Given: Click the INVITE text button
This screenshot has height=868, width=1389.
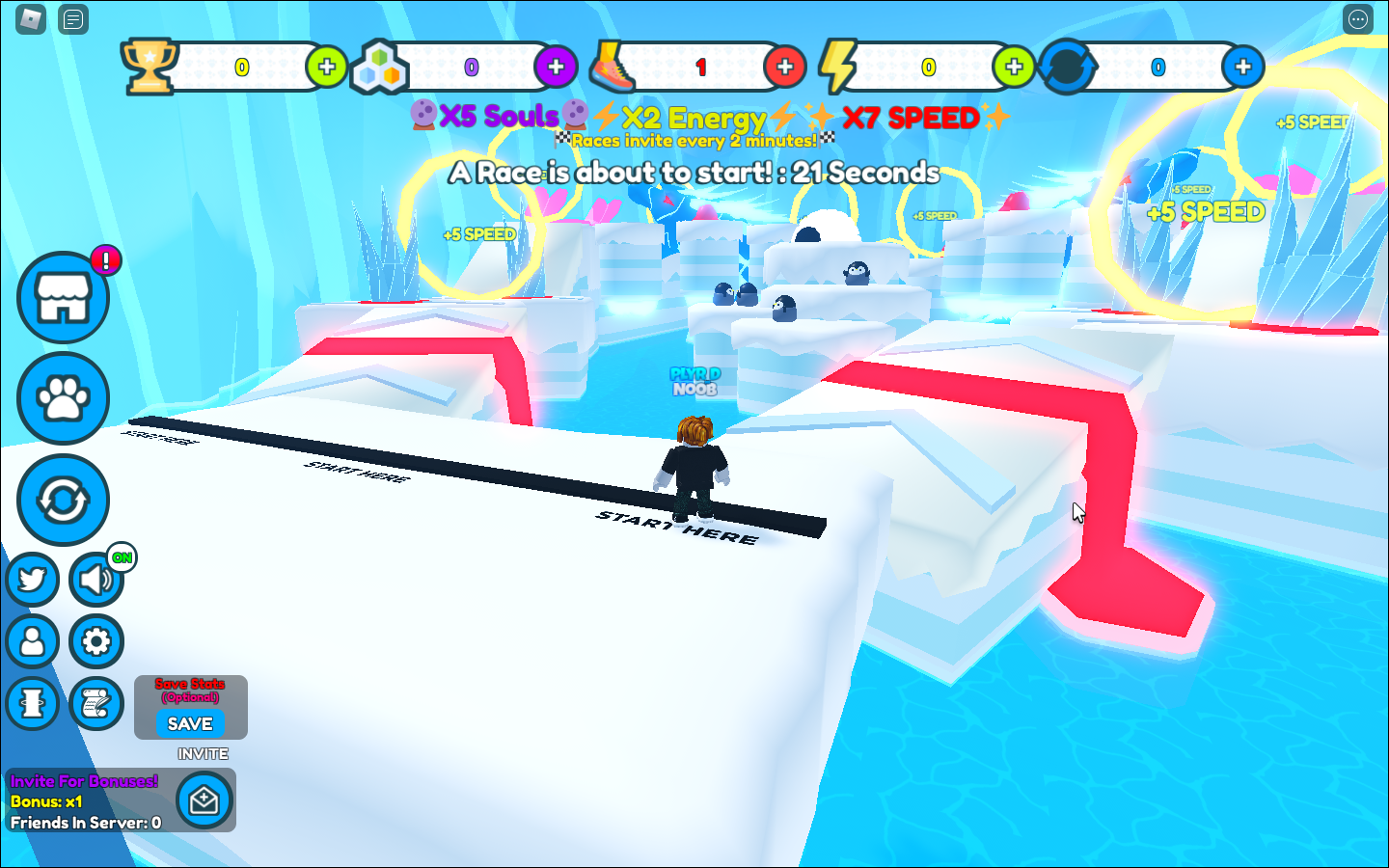Looking at the screenshot, I should (204, 754).
